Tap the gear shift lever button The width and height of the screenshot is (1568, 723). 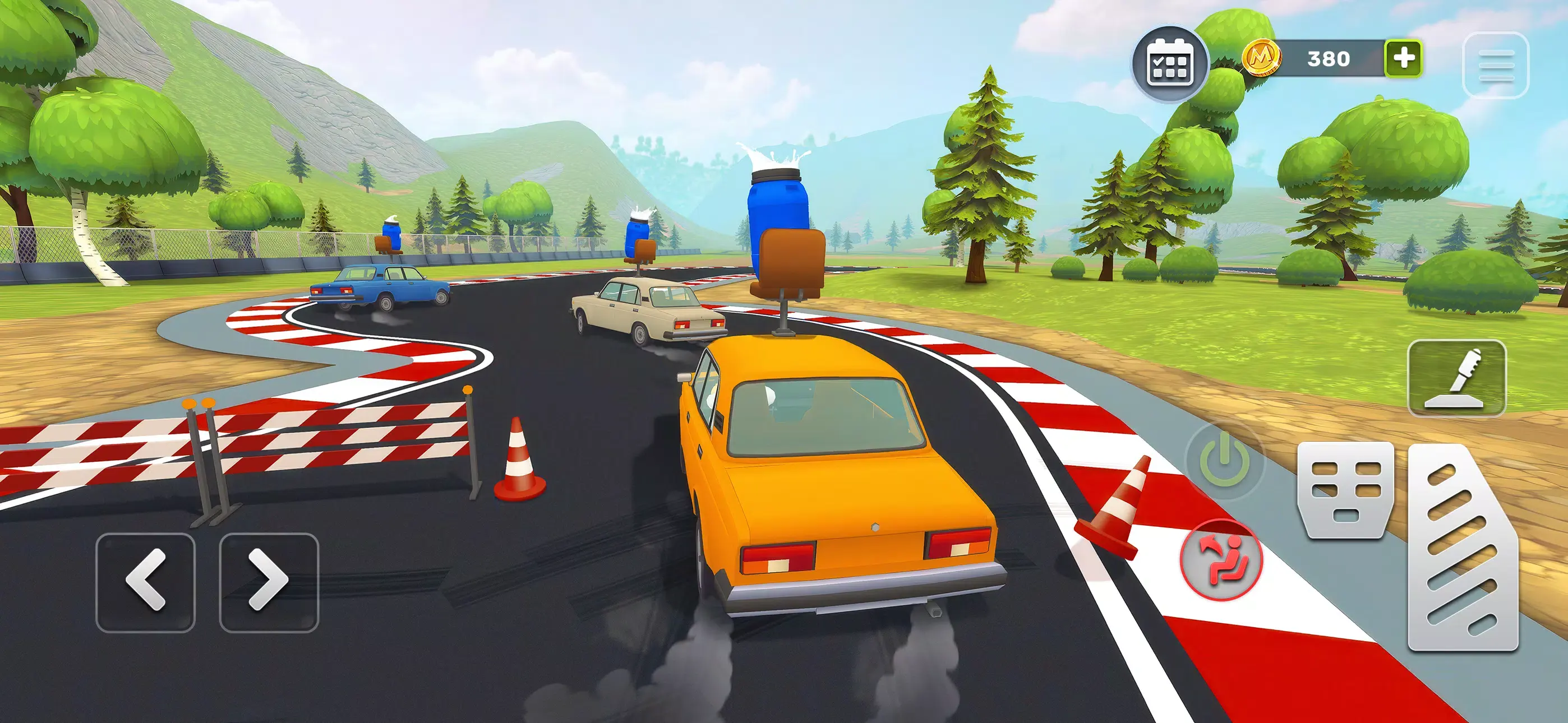pos(1456,378)
